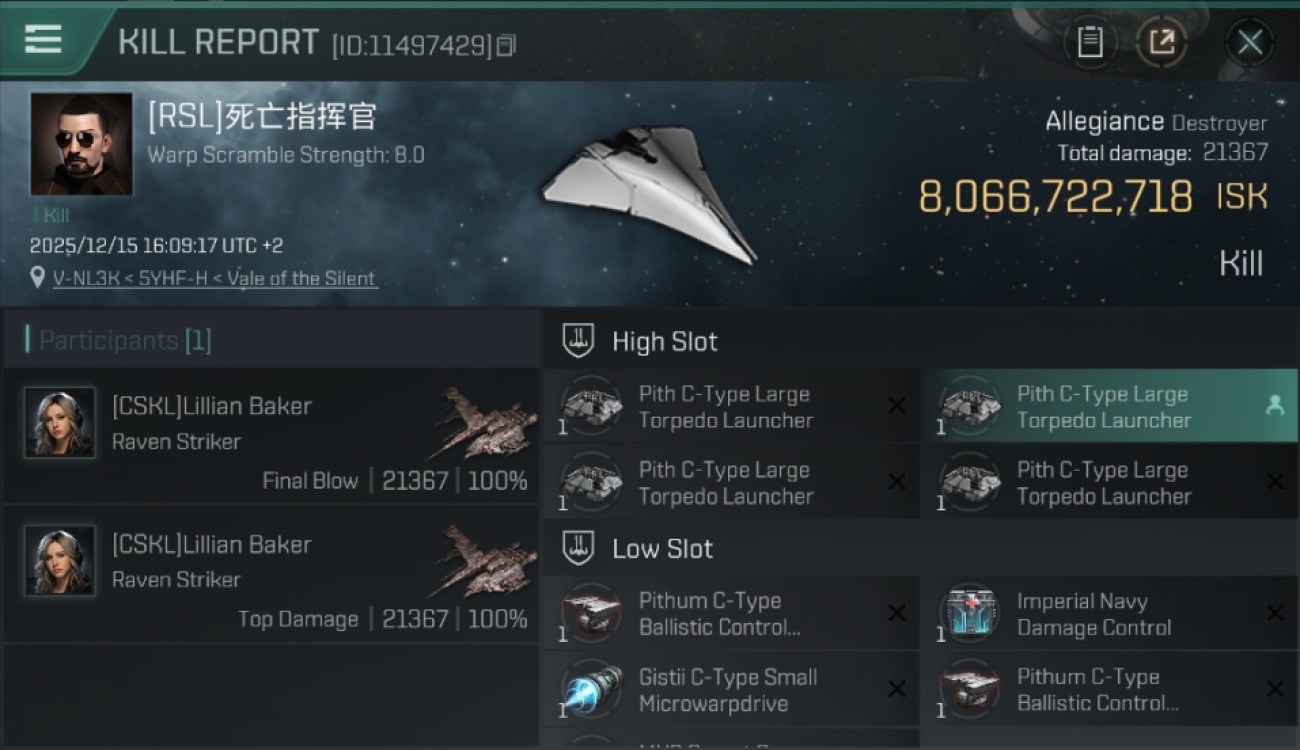Screen dimensions: 1300x750
Task: Remove the Imperial Navy Damage Control module
Action: [1276, 612]
